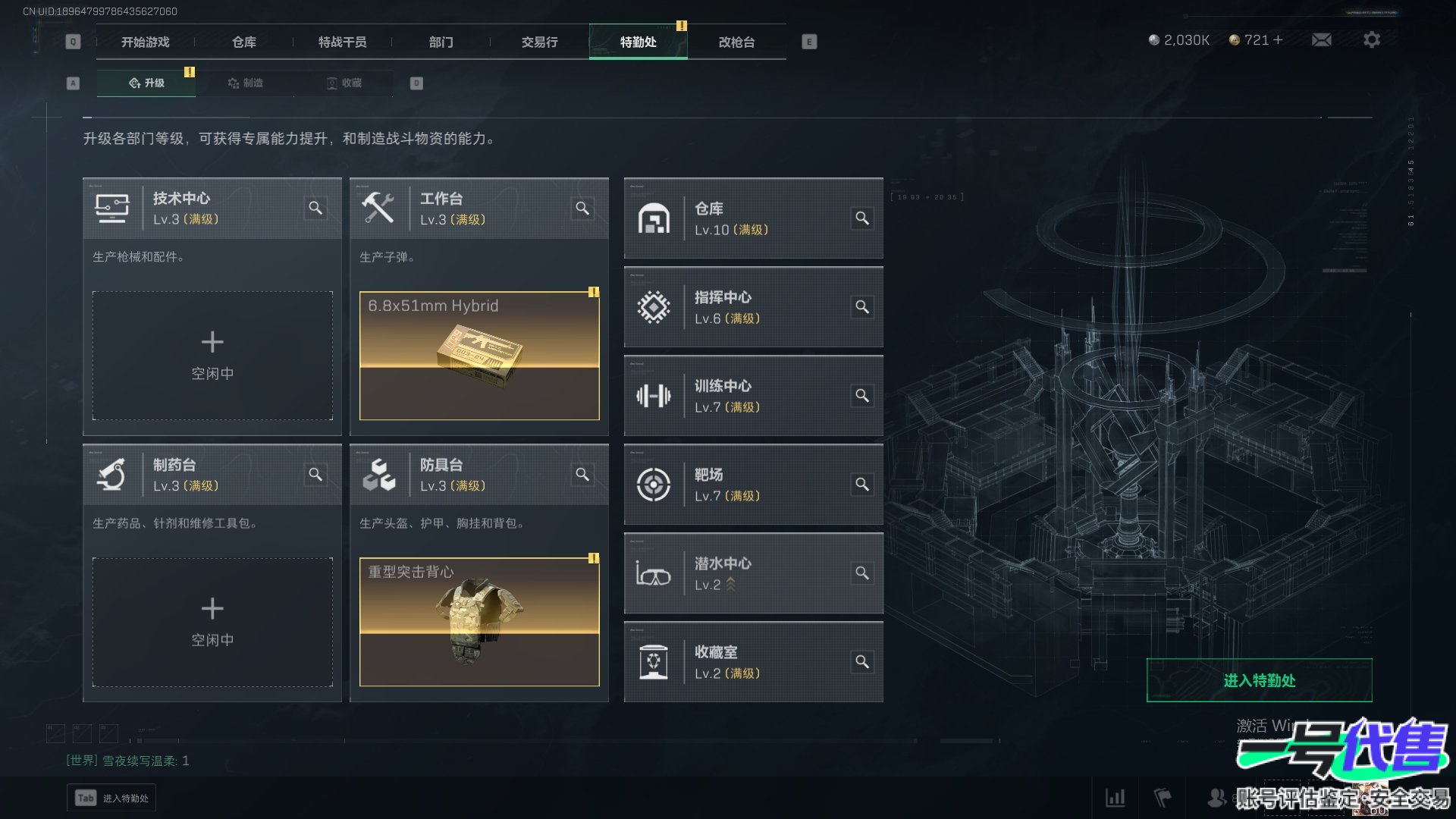
Task: Open the mail envelope icon
Action: click(x=1321, y=39)
